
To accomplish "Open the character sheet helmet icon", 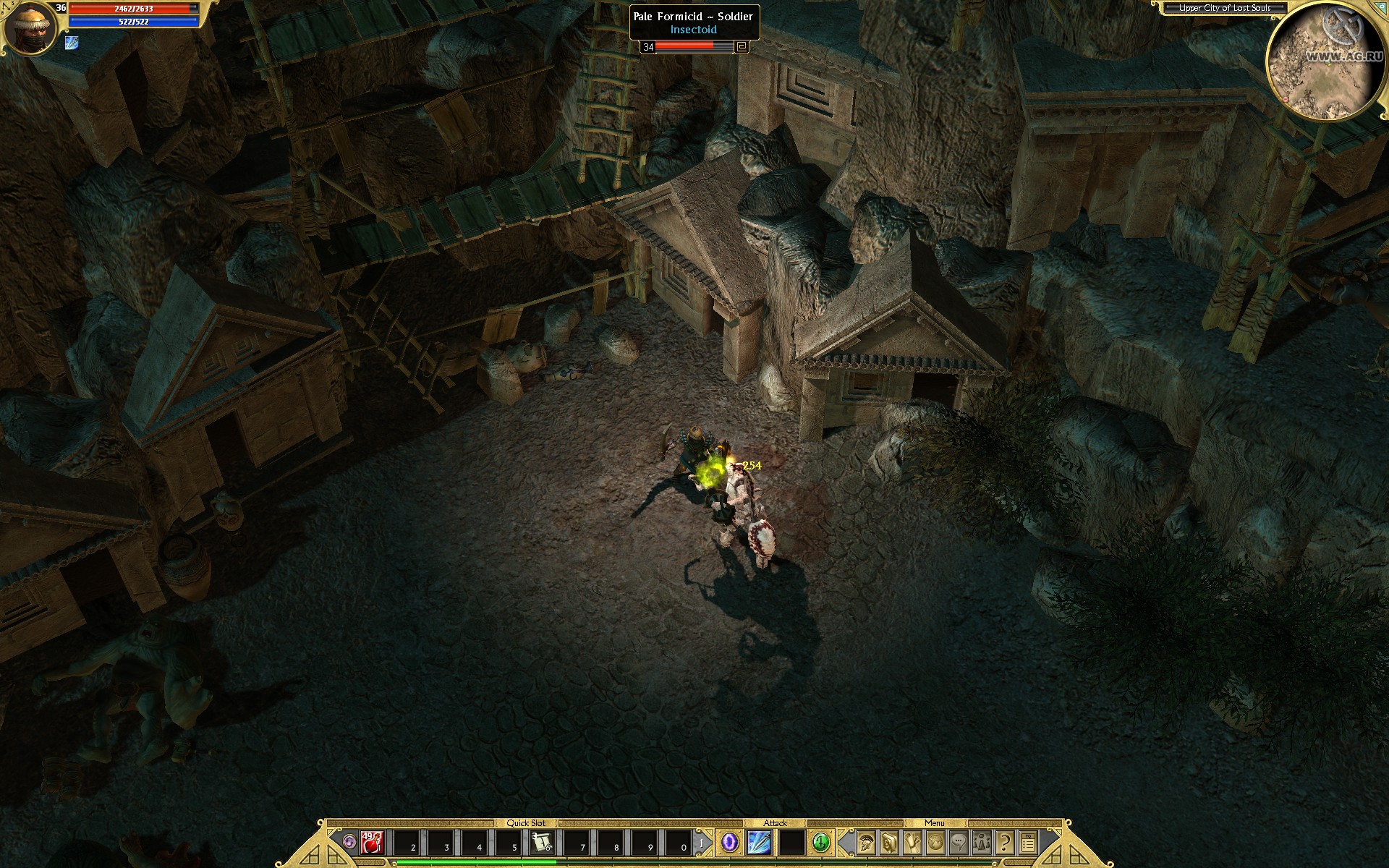I will [x=865, y=842].
